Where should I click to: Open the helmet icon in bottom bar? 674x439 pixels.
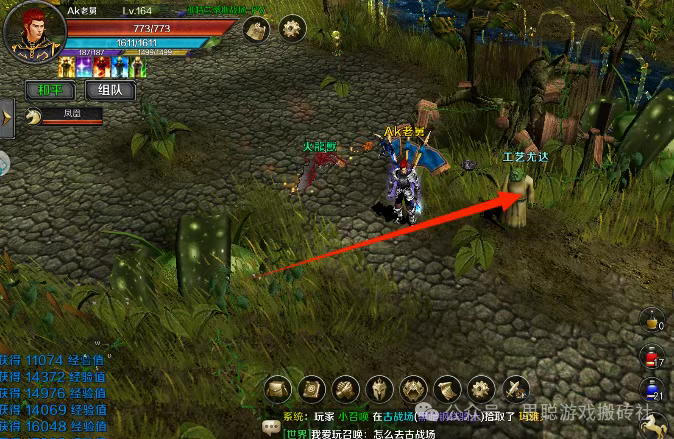pos(379,388)
